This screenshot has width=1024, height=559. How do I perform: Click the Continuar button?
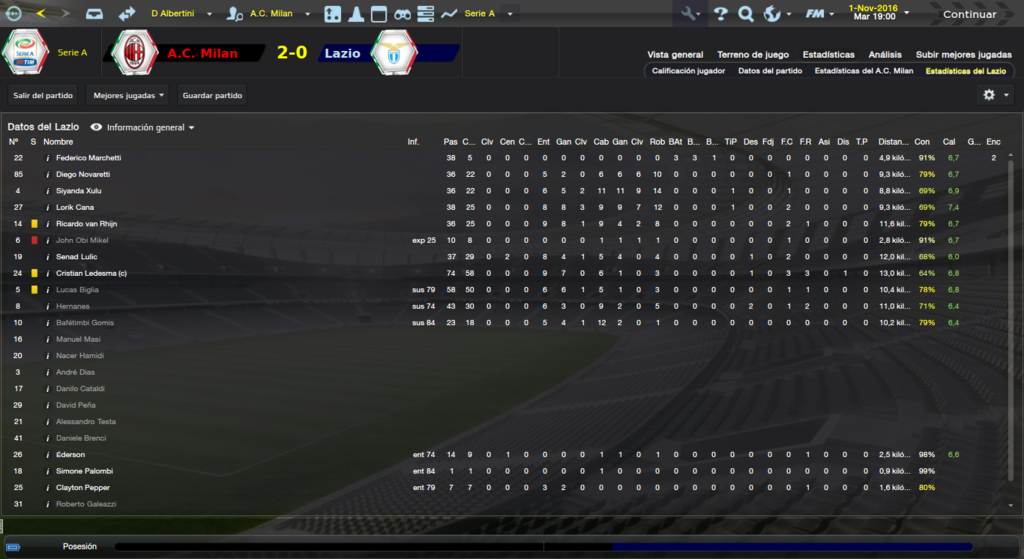(969, 14)
